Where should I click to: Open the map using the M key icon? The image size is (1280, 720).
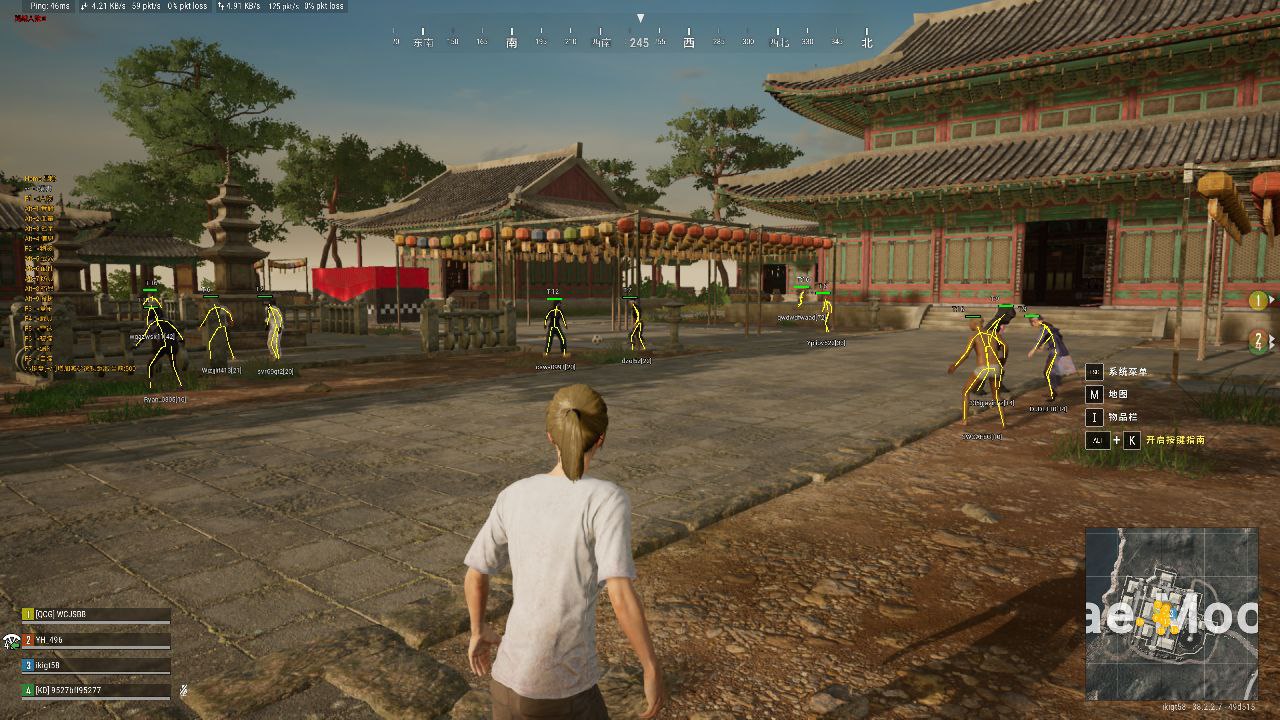(x=1096, y=394)
